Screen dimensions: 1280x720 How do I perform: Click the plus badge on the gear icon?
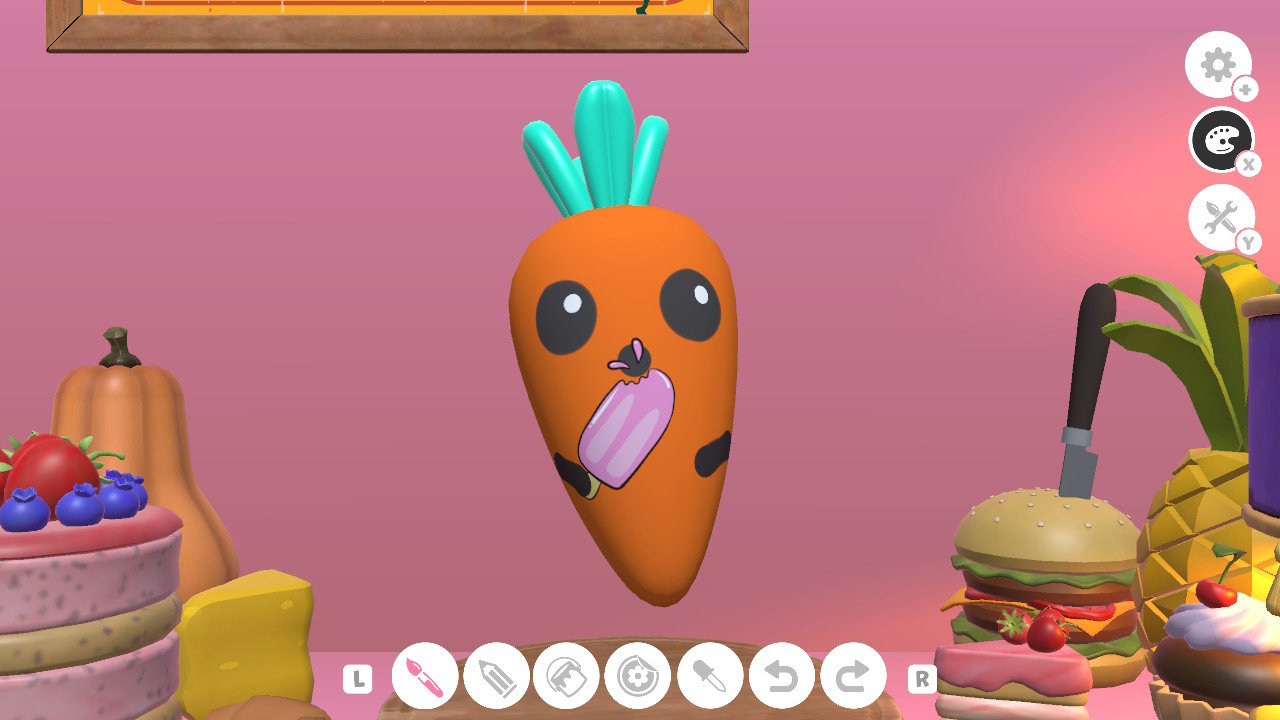point(1245,89)
